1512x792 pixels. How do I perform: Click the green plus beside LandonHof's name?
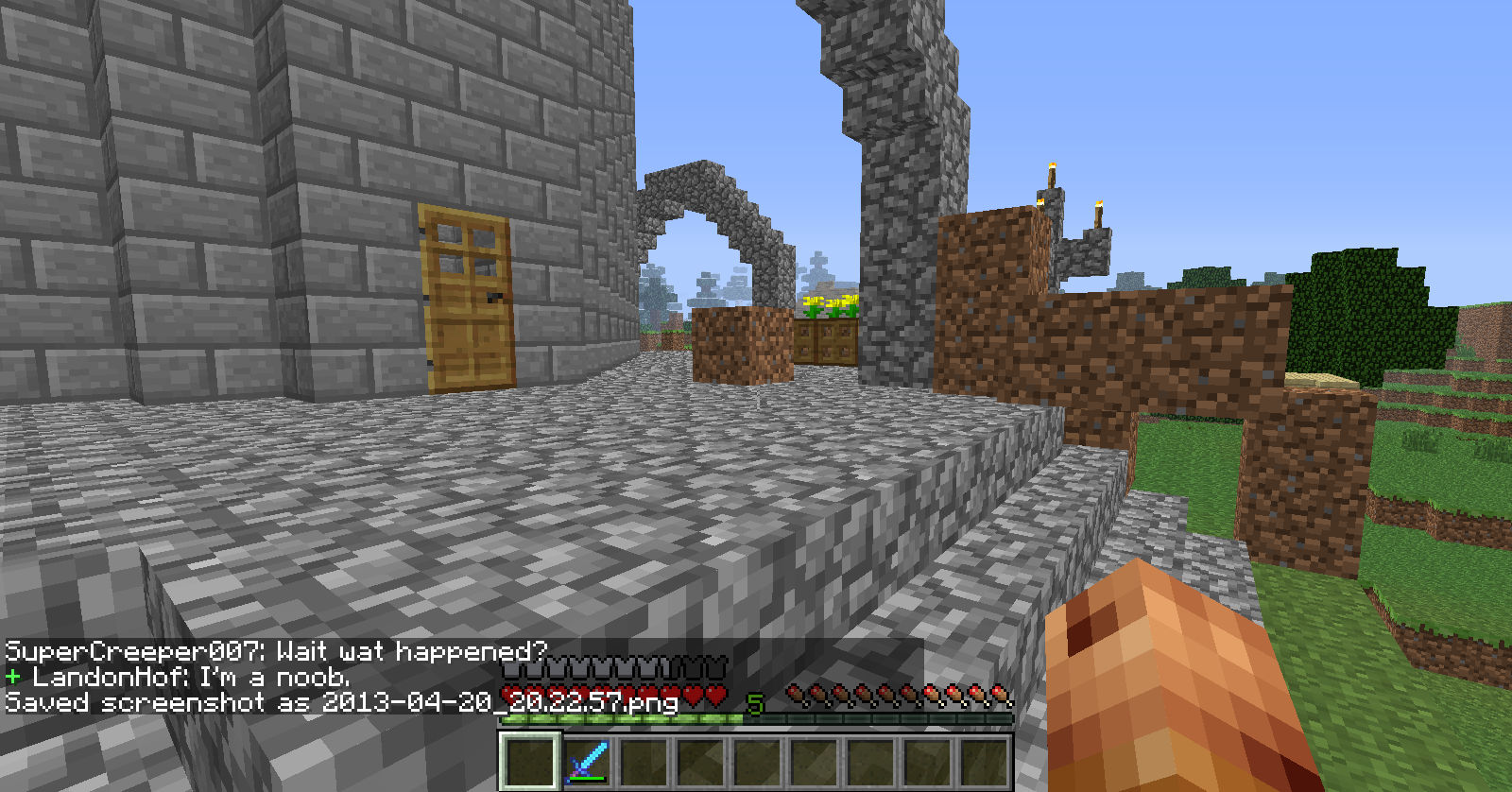[x=13, y=677]
